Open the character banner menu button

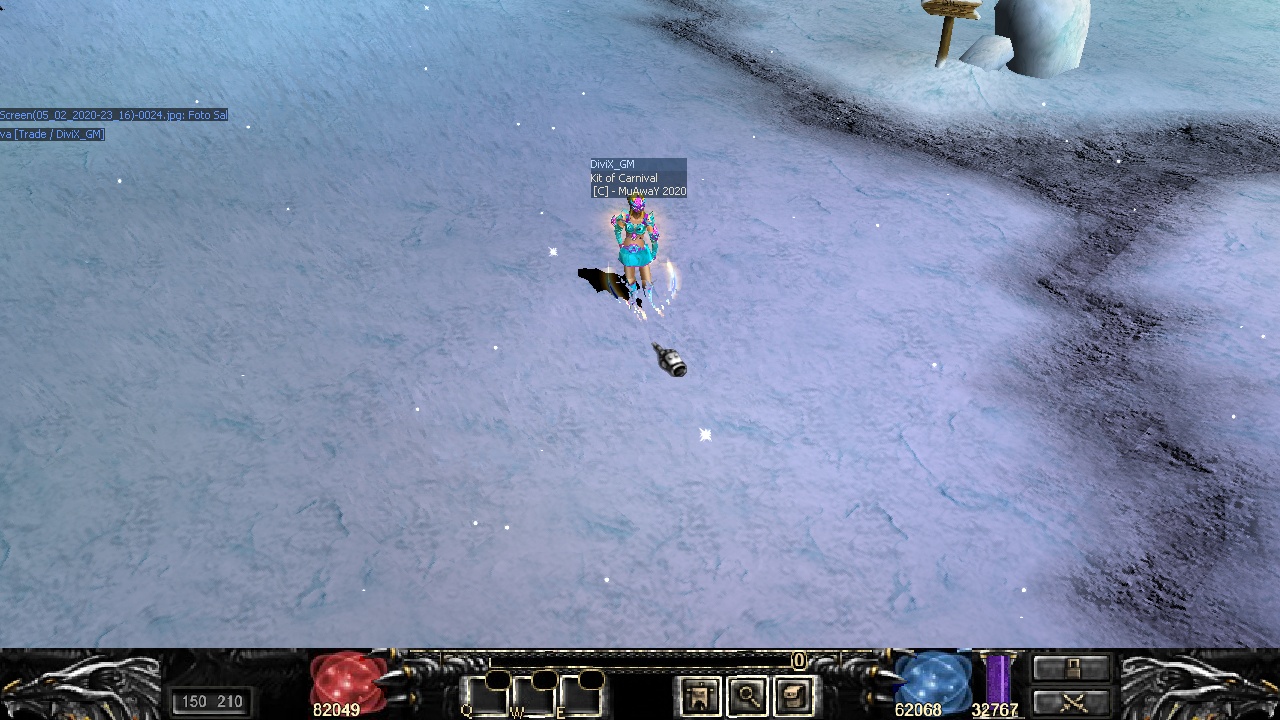[700, 696]
